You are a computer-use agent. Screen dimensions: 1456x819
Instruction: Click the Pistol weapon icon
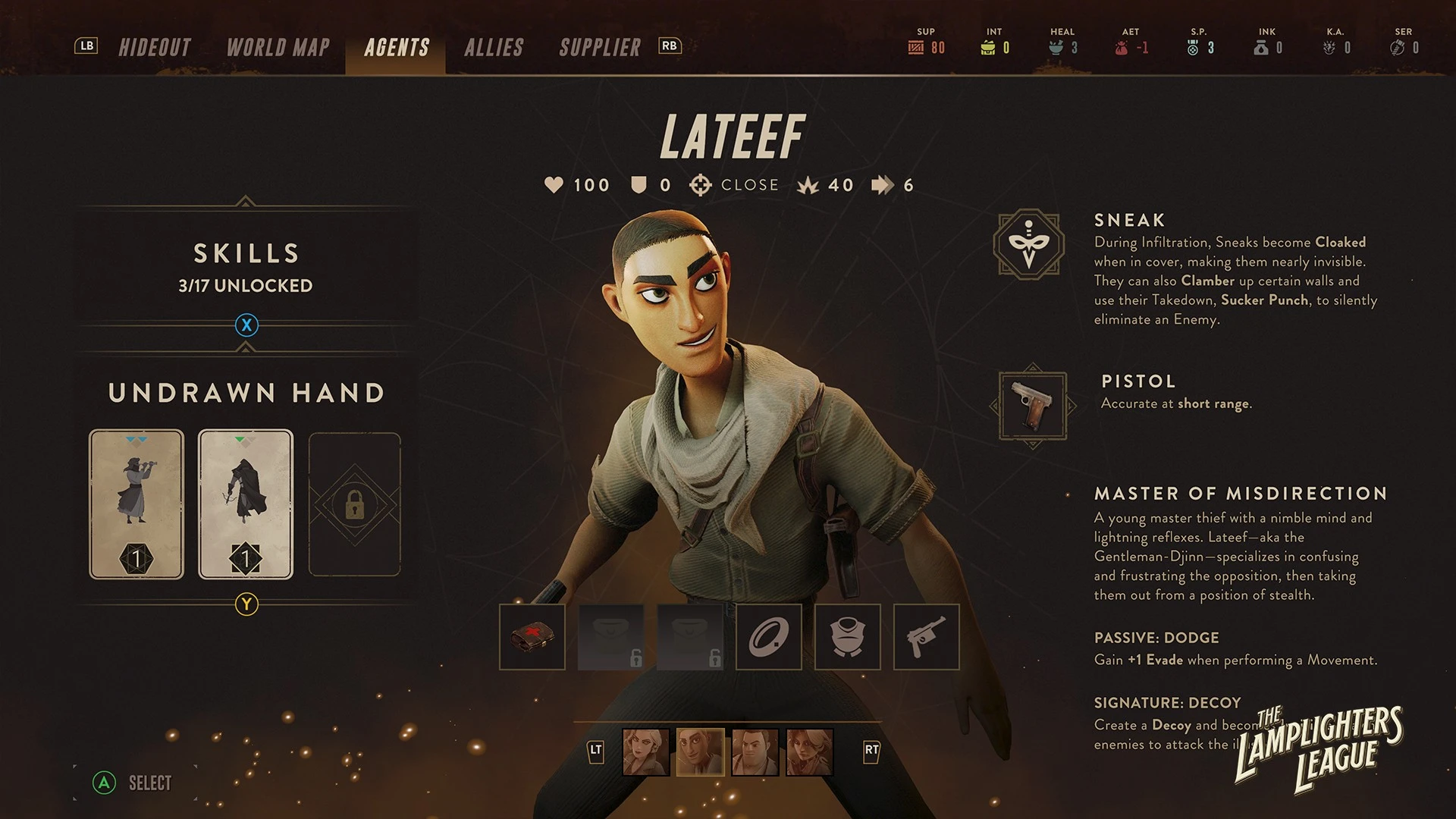point(1033,406)
